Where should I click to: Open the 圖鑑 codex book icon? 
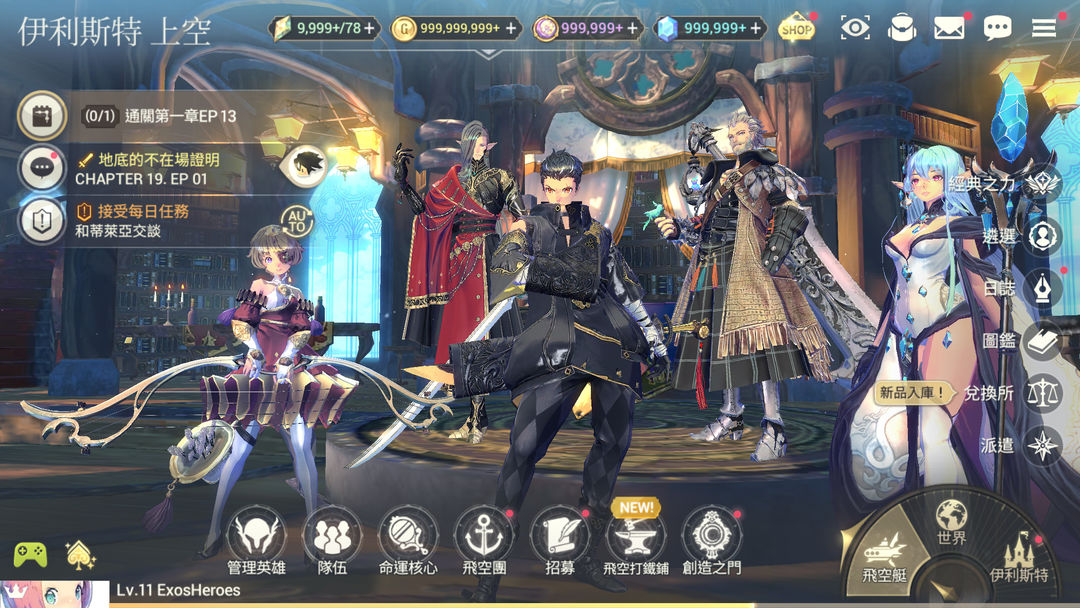(1043, 340)
